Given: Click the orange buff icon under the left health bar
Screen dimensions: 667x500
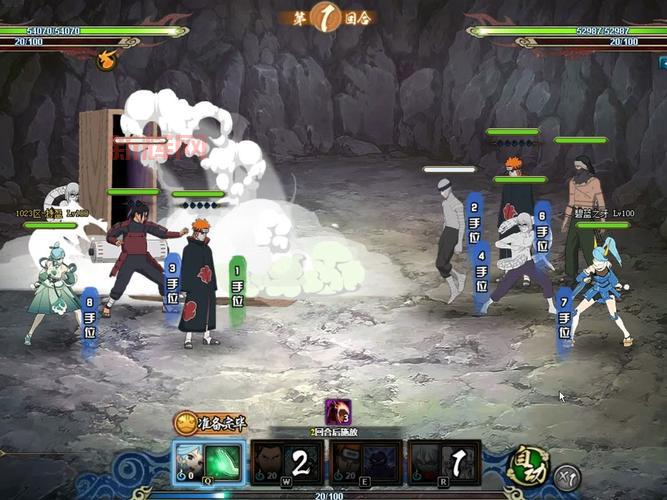Looking at the screenshot, I should coord(104,61).
